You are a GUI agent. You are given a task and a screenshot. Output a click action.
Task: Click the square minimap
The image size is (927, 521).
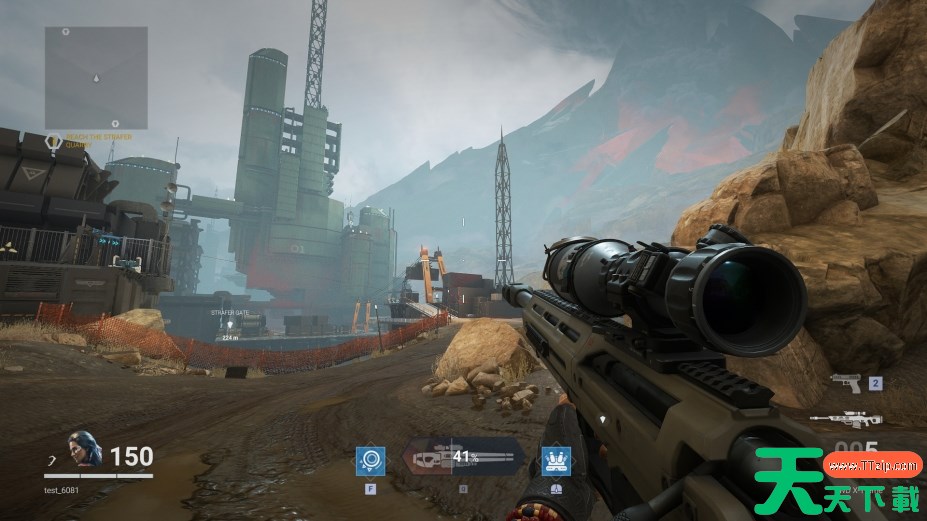pyautogui.click(x=96, y=78)
